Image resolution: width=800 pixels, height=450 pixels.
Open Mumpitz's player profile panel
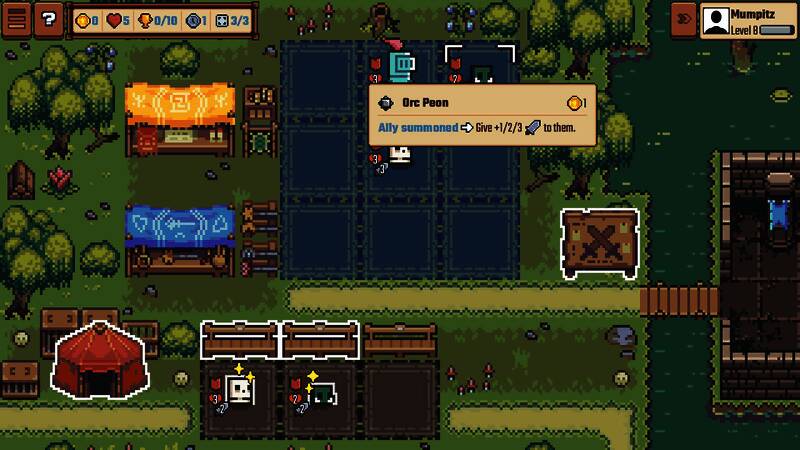pyautogui.click(x=748, y=21)
